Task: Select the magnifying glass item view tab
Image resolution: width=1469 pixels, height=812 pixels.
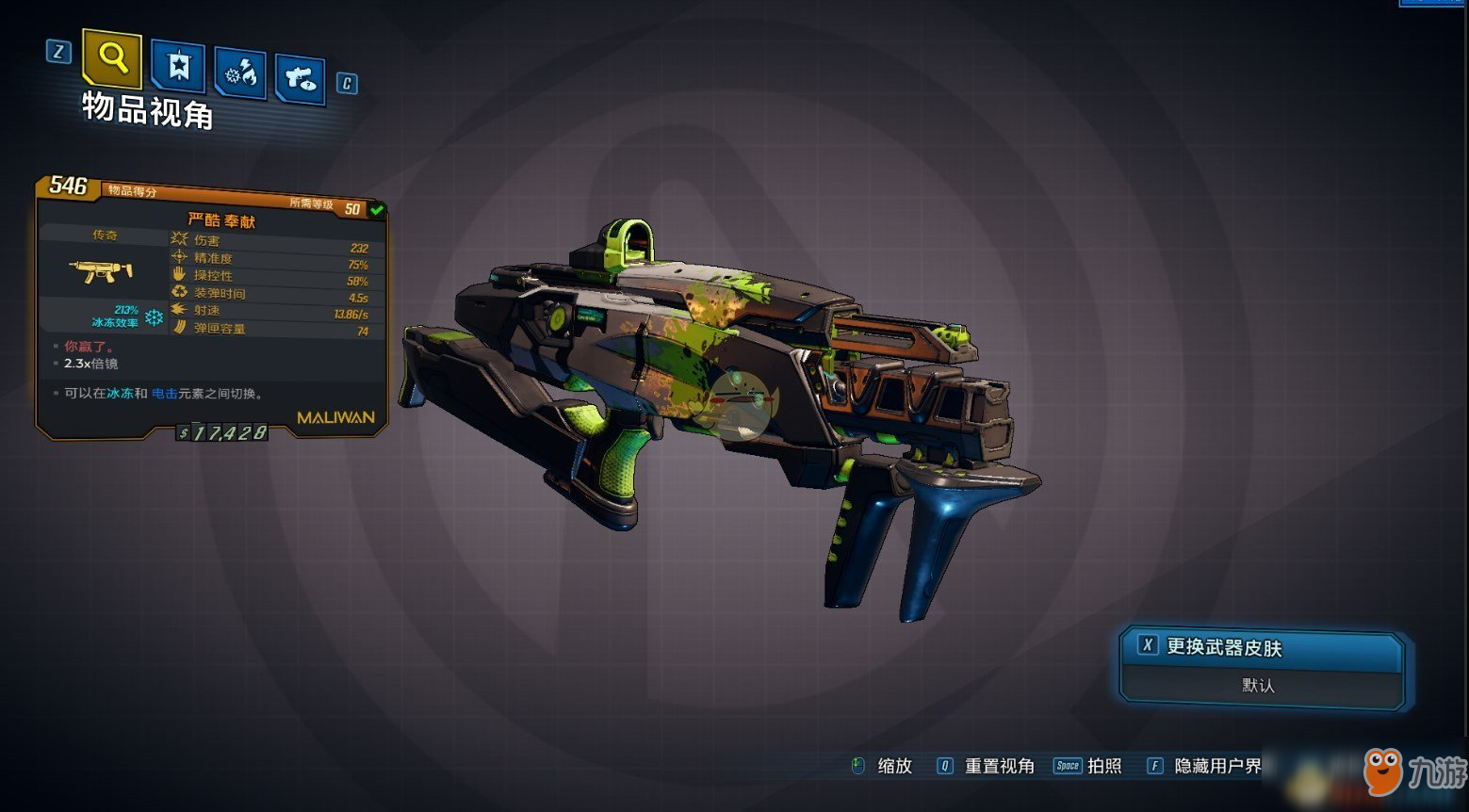Action: pos(112,58)
